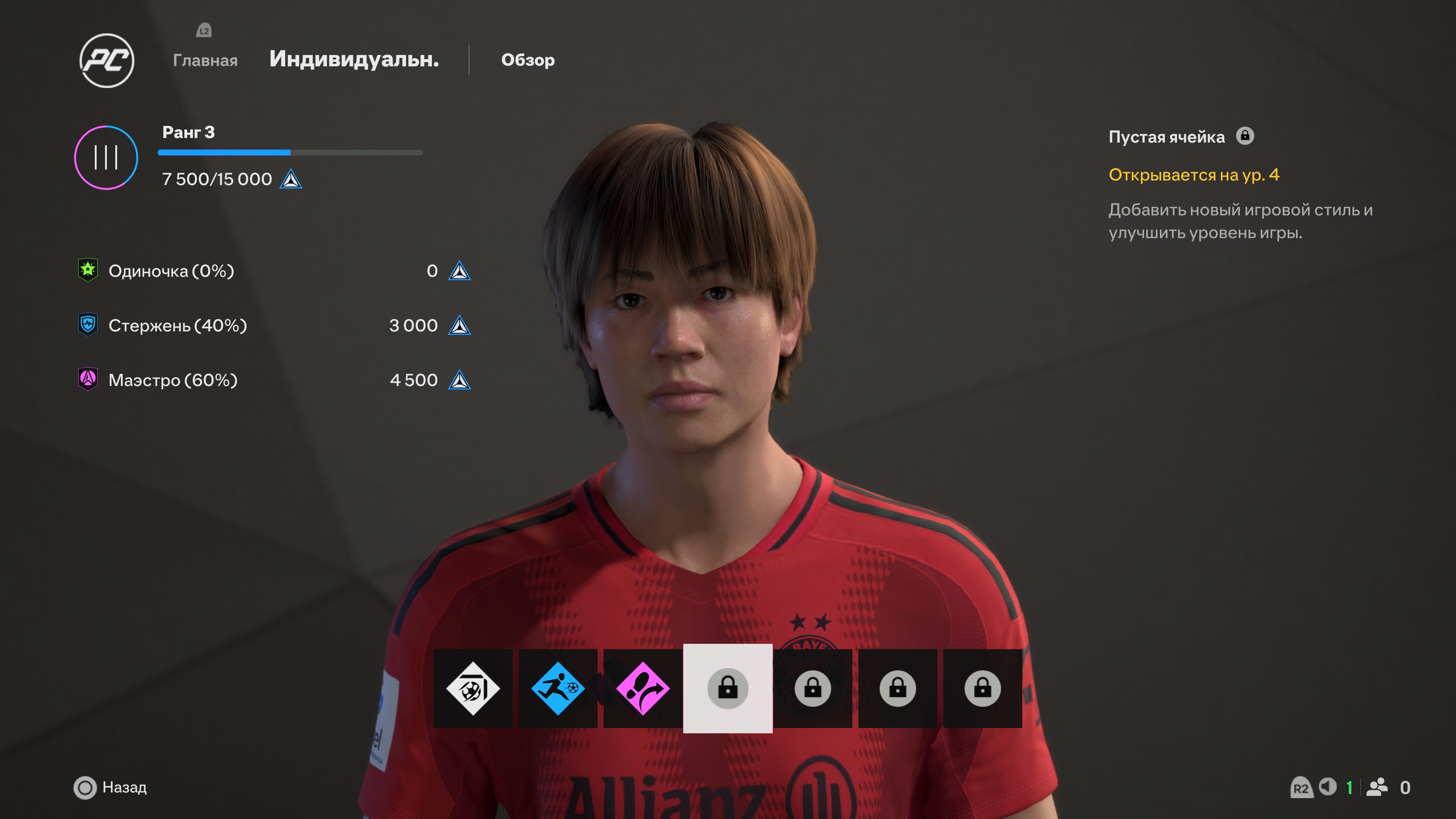The width and height of the screenshot is (1456, 819).
Task: Select the highlighted locked slot
Action: click(x=728, y=688)
